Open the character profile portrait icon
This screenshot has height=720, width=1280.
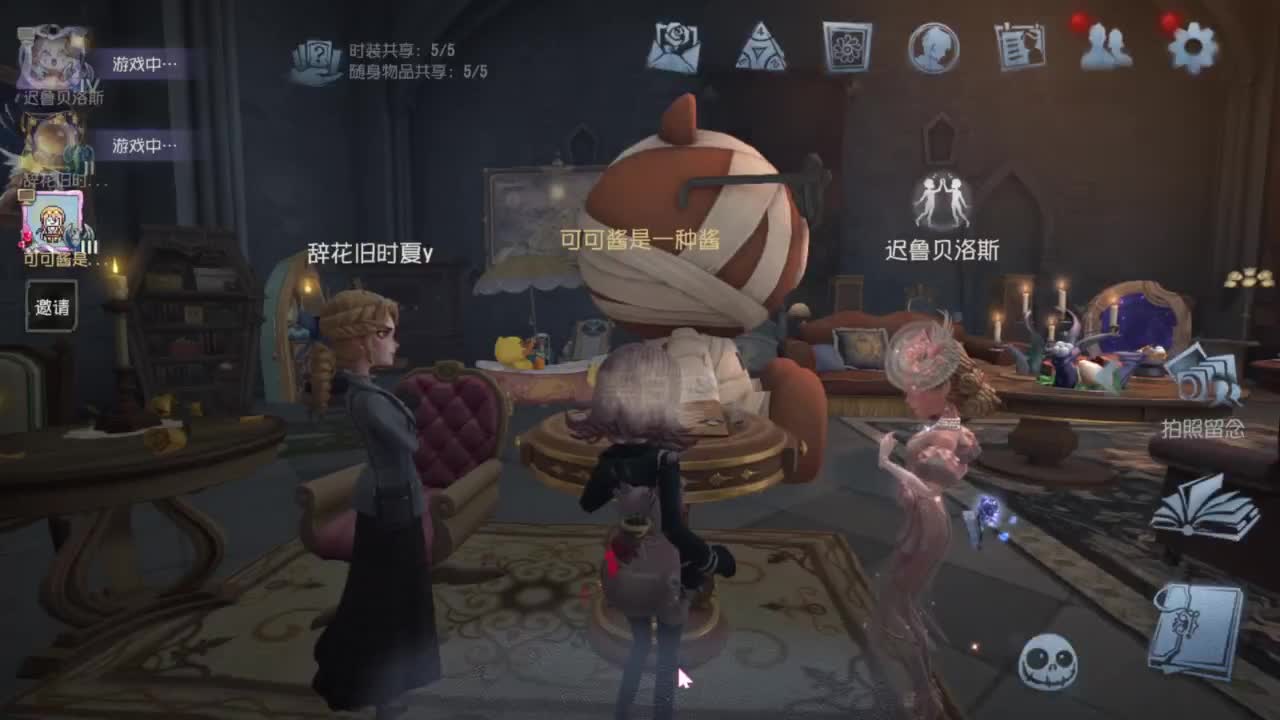(935, 48)
